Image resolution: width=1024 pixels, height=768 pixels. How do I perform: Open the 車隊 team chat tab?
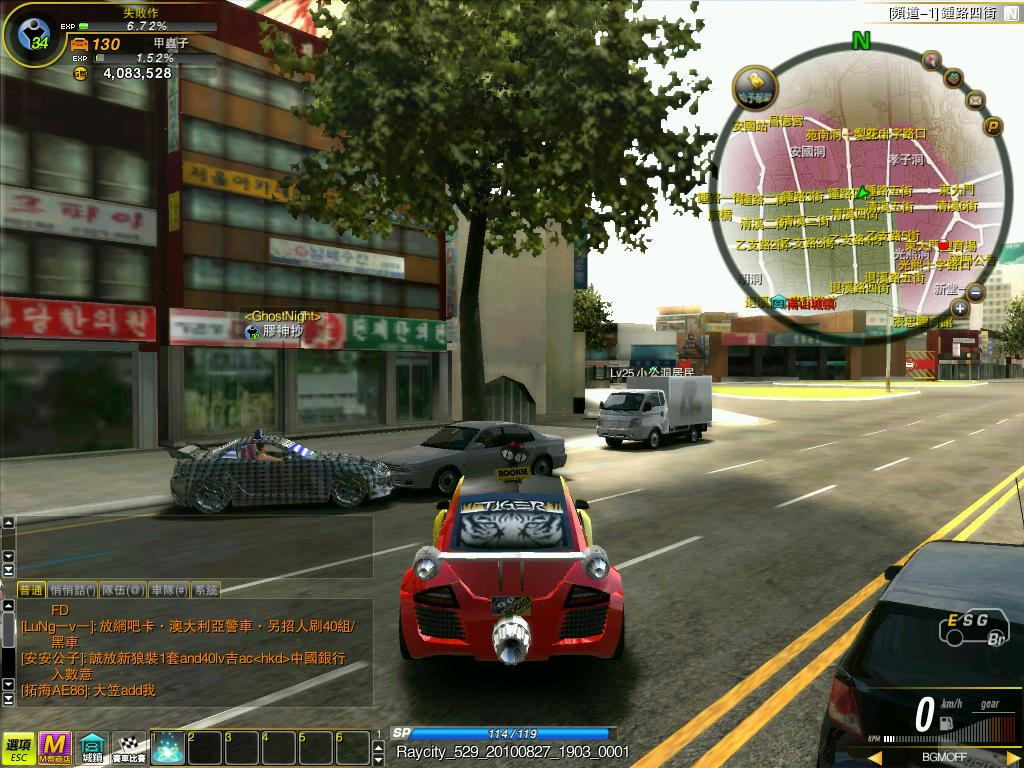pyautogui.click(x=168, y=590)
